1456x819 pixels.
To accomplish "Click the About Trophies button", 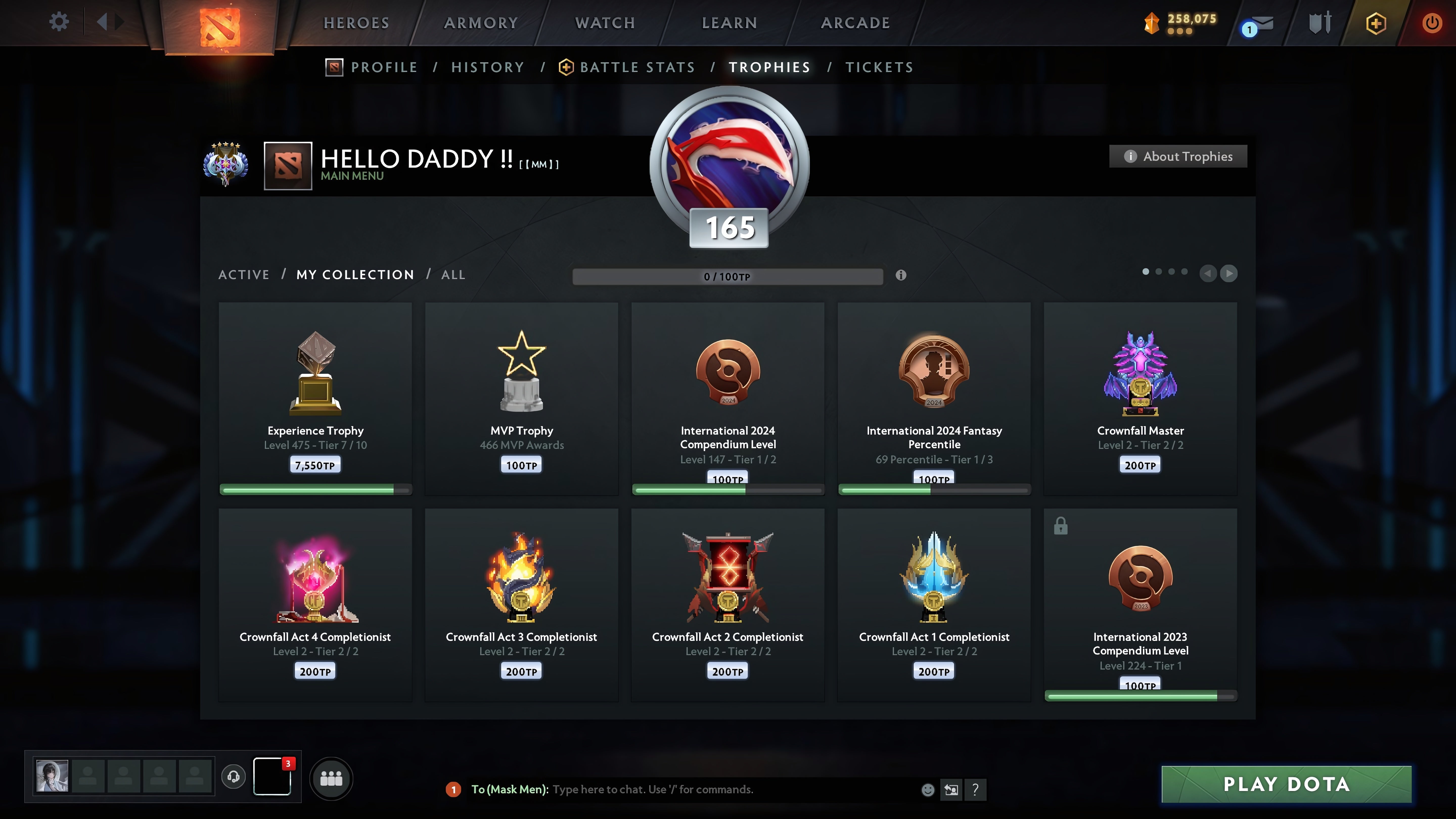I will (x=1178, y=156).
